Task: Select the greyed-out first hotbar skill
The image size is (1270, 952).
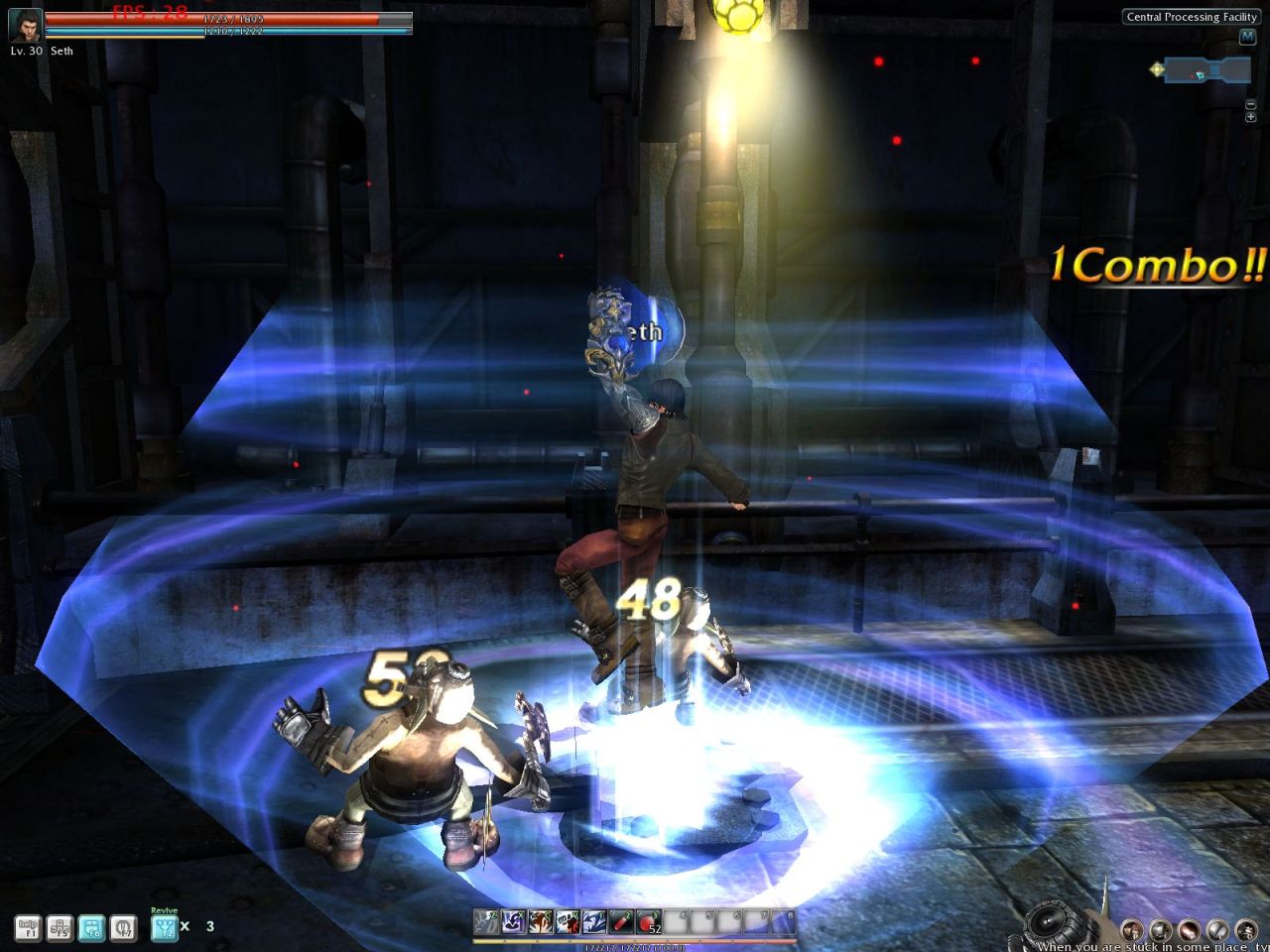Action: click(x=486, y=922)
